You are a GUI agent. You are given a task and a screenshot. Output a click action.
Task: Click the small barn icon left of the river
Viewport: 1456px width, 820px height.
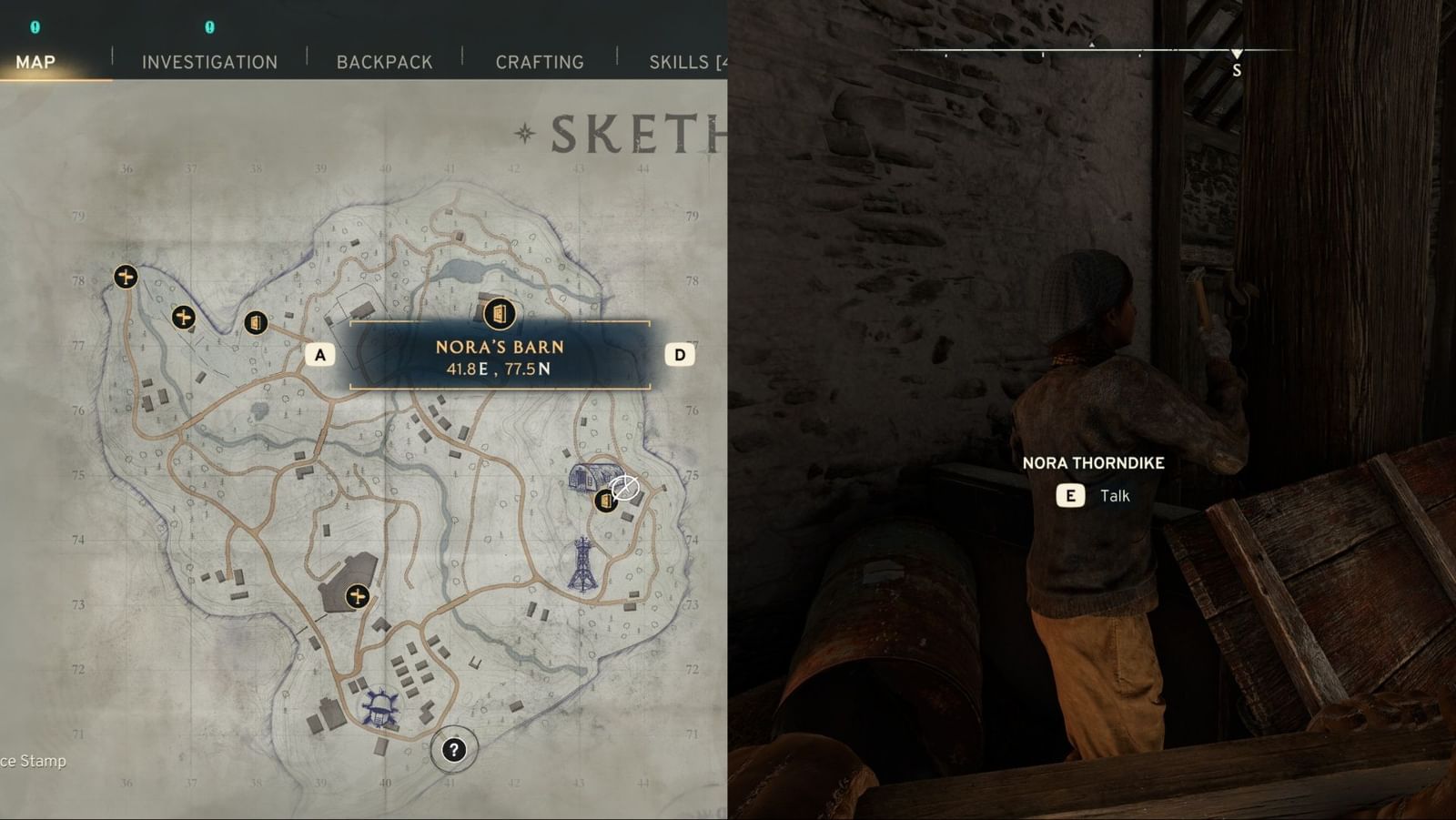[x=256, y=324]
